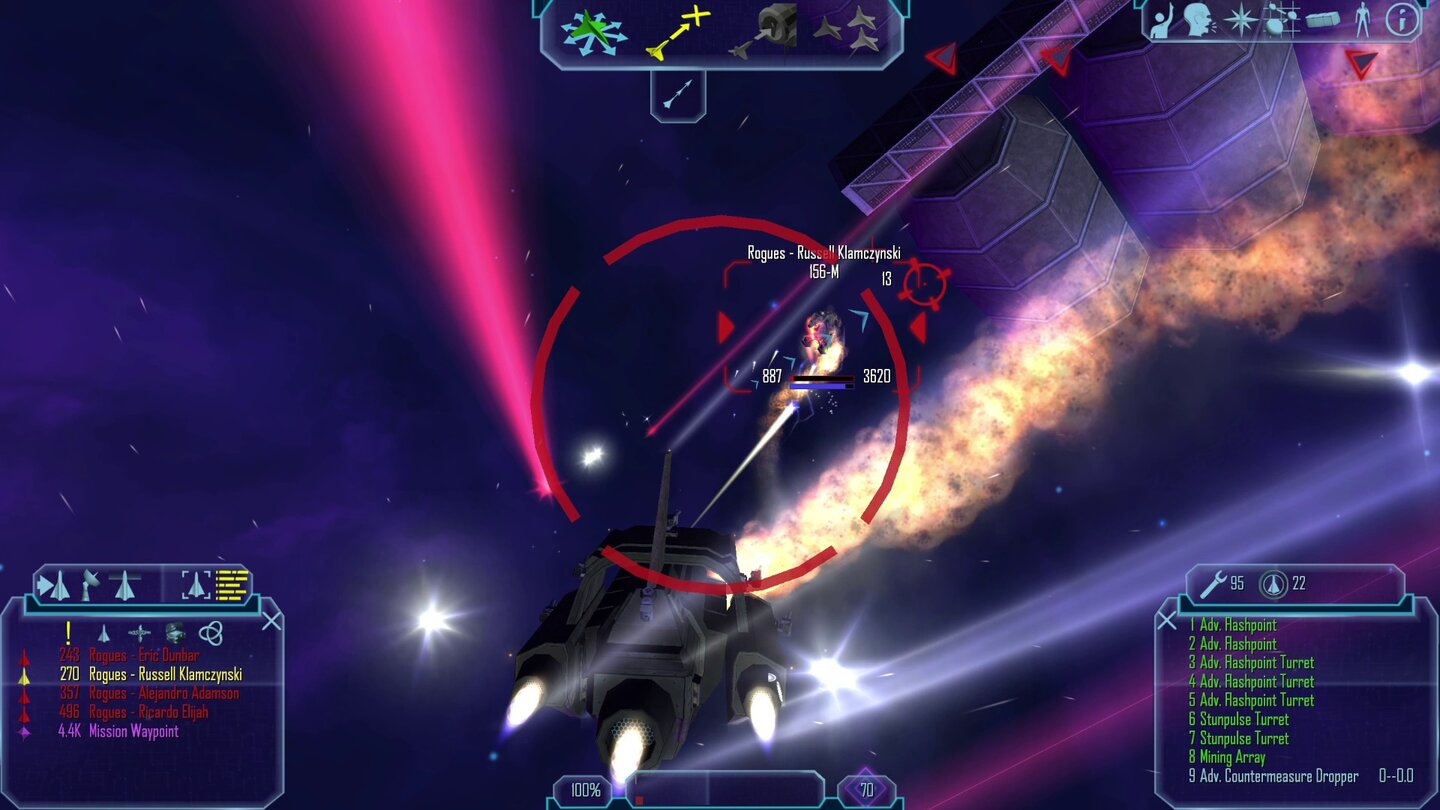Enable the Mining Array weapon
Viewport: 1440px width, 810px height.
pyautogui.click(x=1232, y=758)
